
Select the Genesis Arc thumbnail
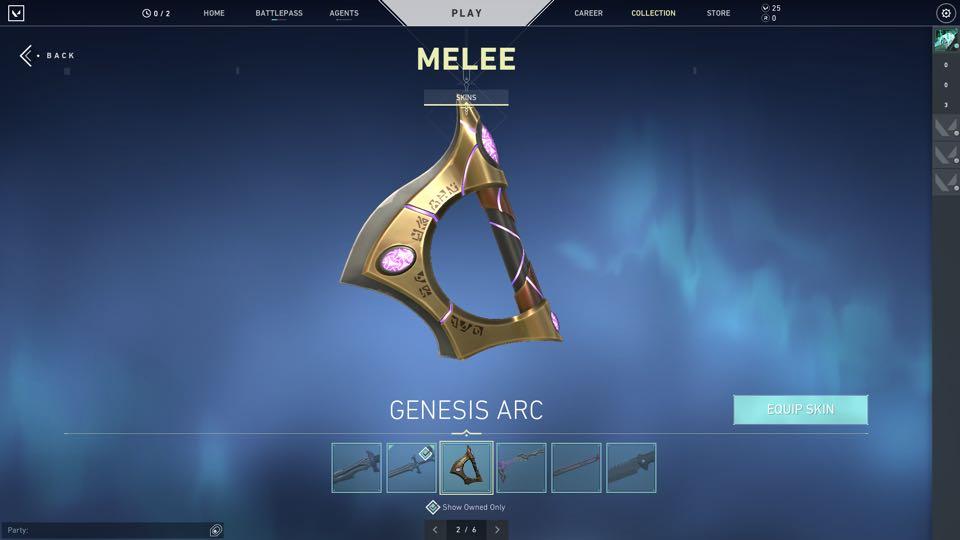coord(466,468)
